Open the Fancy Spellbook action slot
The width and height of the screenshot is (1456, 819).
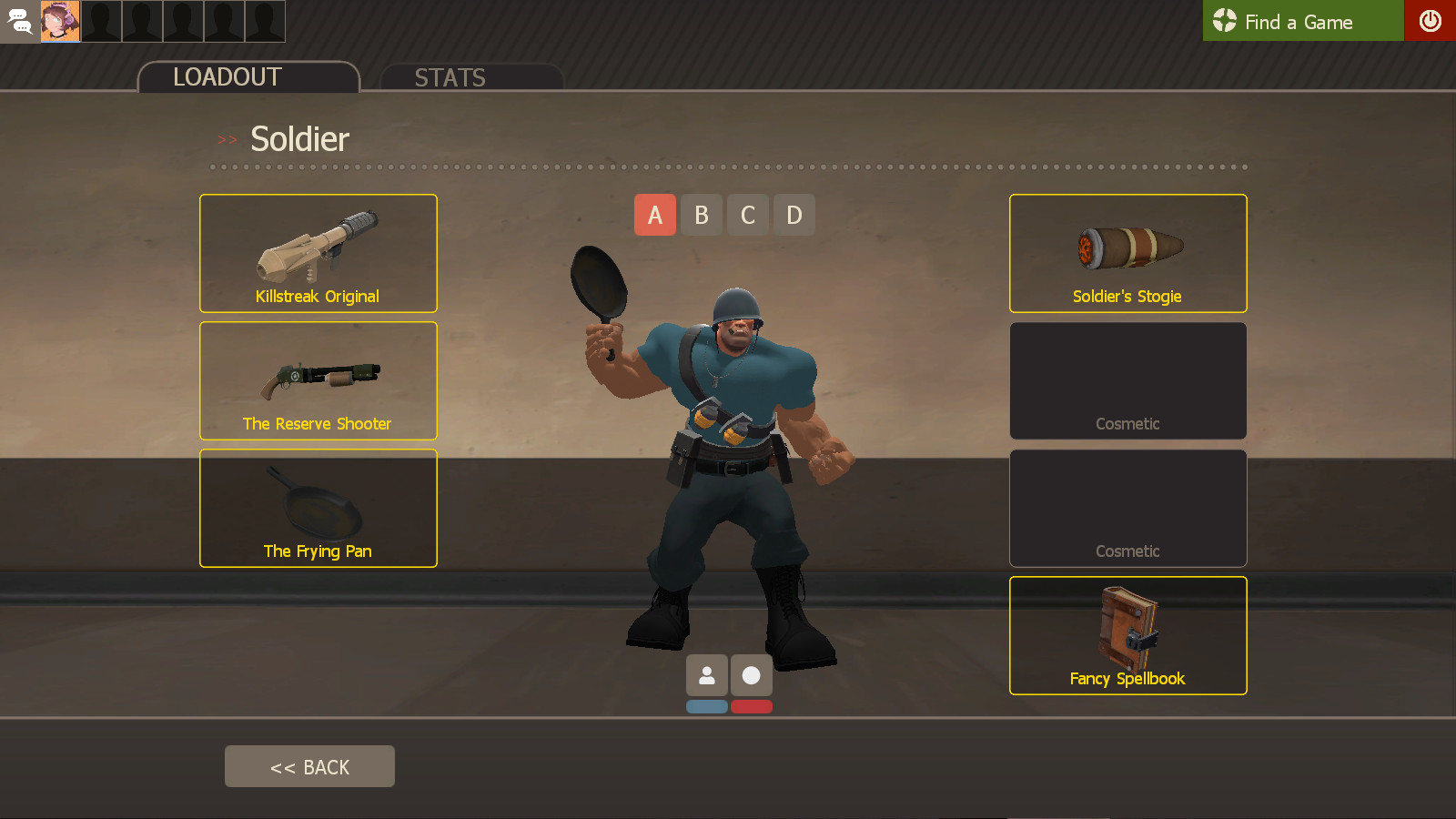[x=1127, y=635]
